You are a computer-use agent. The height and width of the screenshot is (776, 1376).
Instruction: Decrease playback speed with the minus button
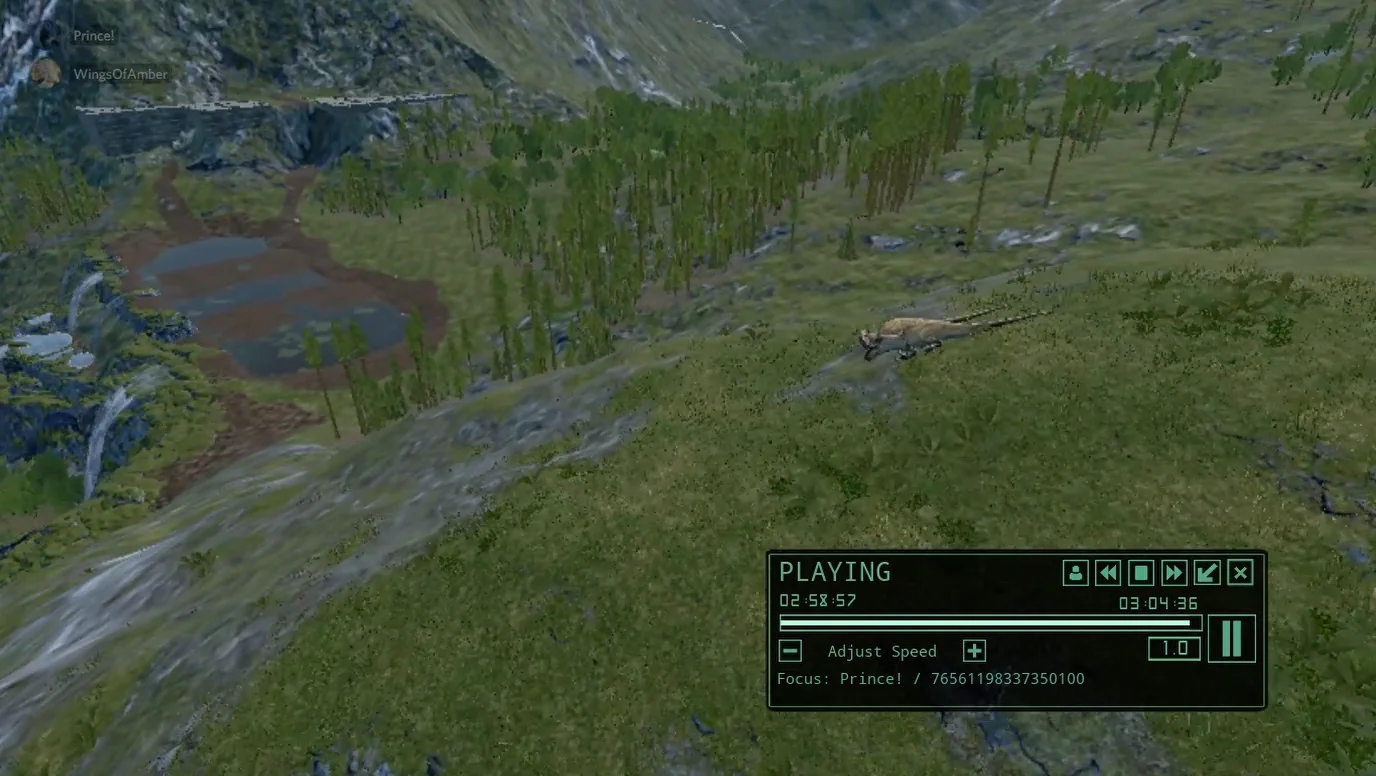point(790,651)
